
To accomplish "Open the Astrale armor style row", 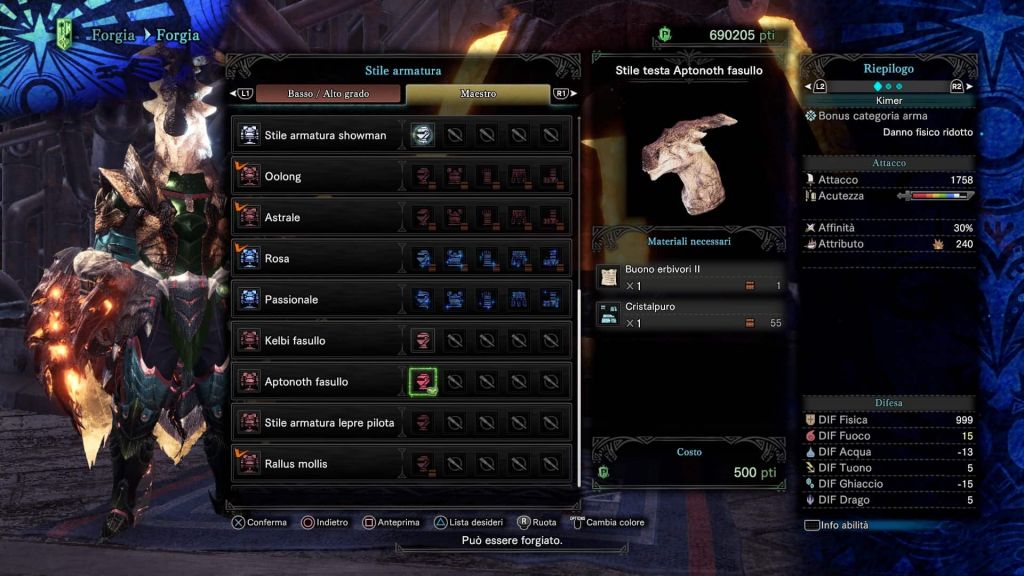I will point(282,218).
